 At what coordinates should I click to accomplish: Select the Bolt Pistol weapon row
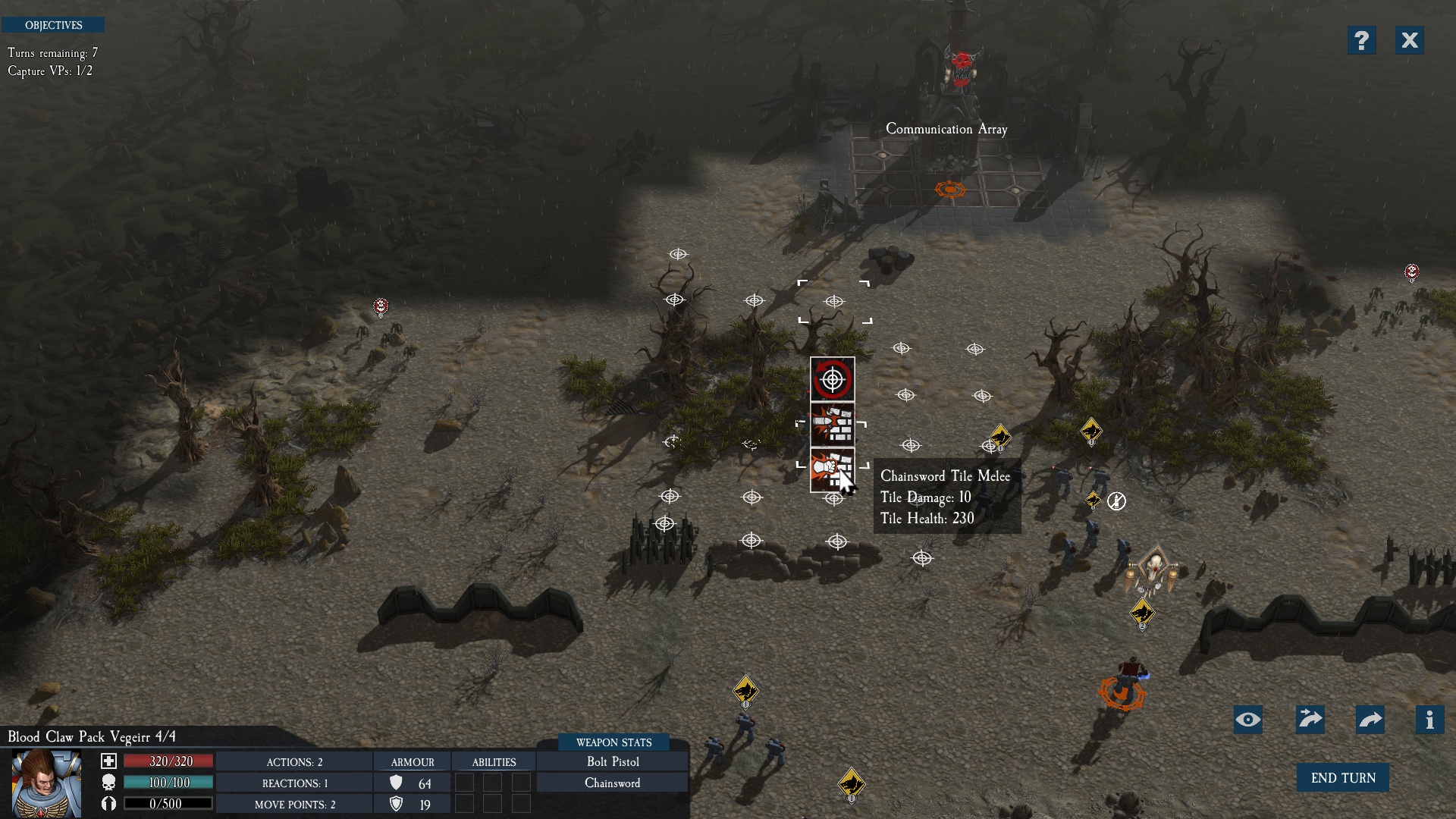click(613, 761)
